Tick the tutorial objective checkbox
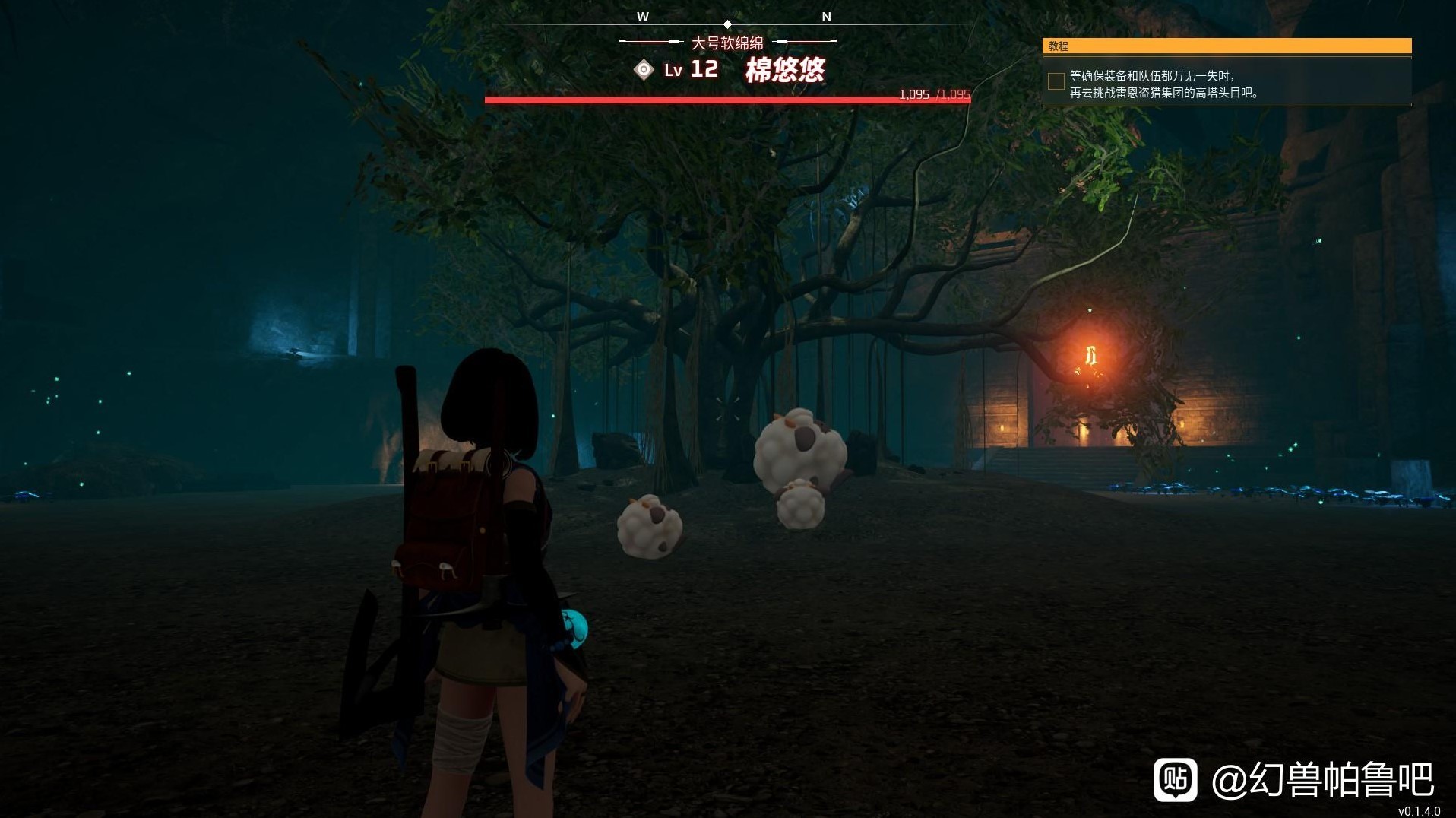 (1056, 82)
